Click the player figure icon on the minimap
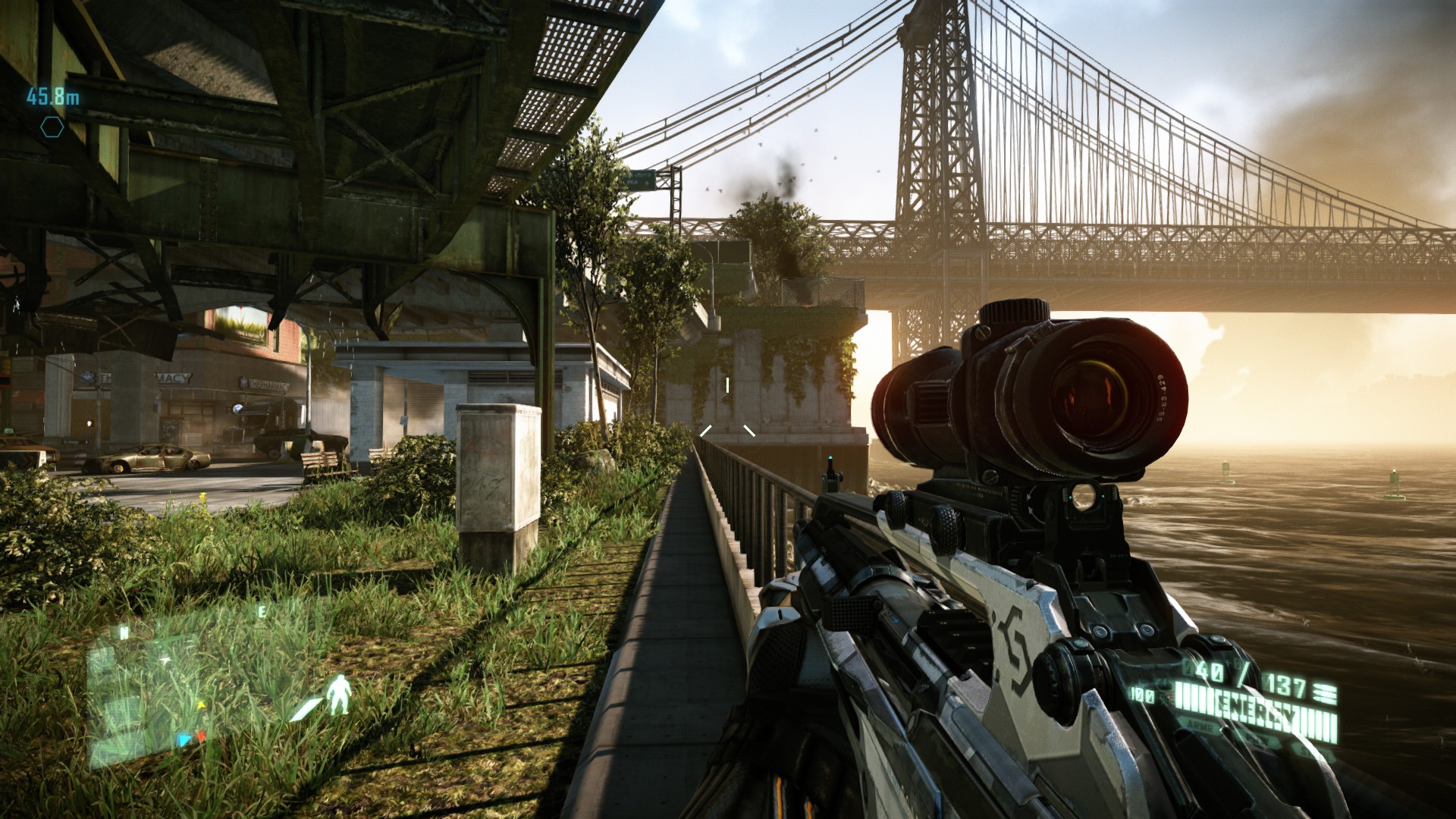Image resolution: width=1456 pixels, height=819 pixels. (339, 694)
